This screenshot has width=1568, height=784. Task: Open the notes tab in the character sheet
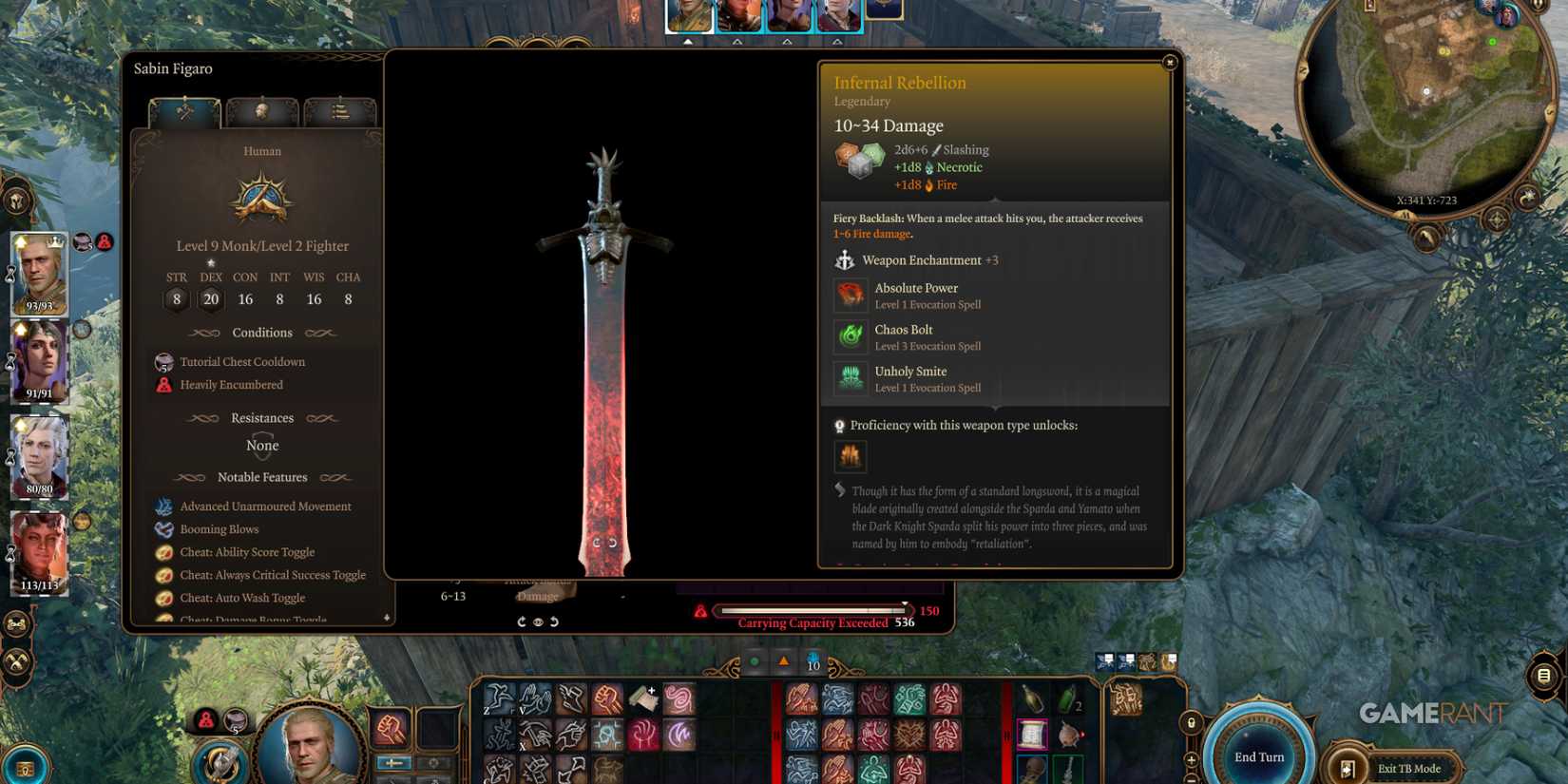coord(340,112)
